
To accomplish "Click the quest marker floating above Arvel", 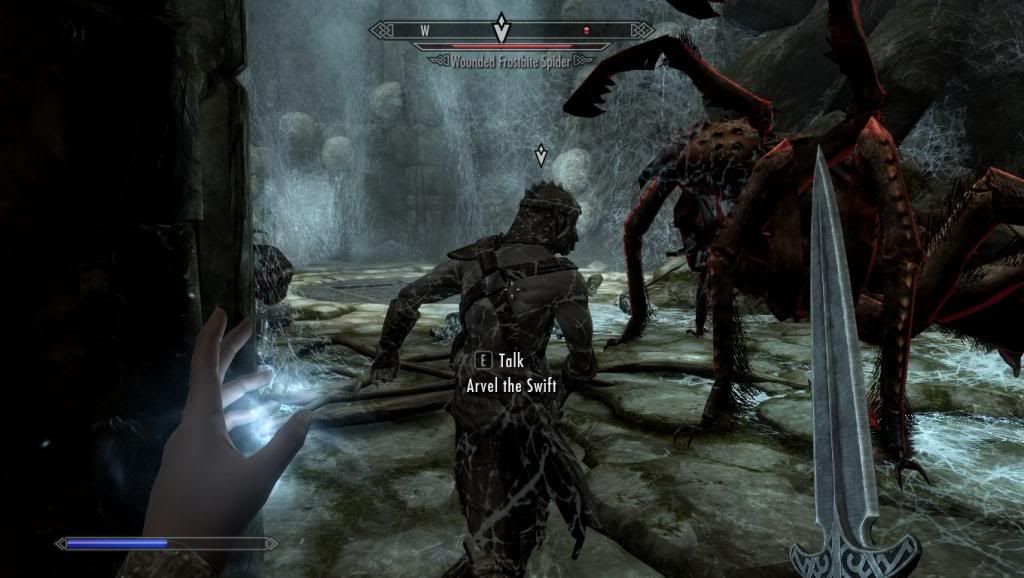I will pyautogui.click(x=541, y=155).
